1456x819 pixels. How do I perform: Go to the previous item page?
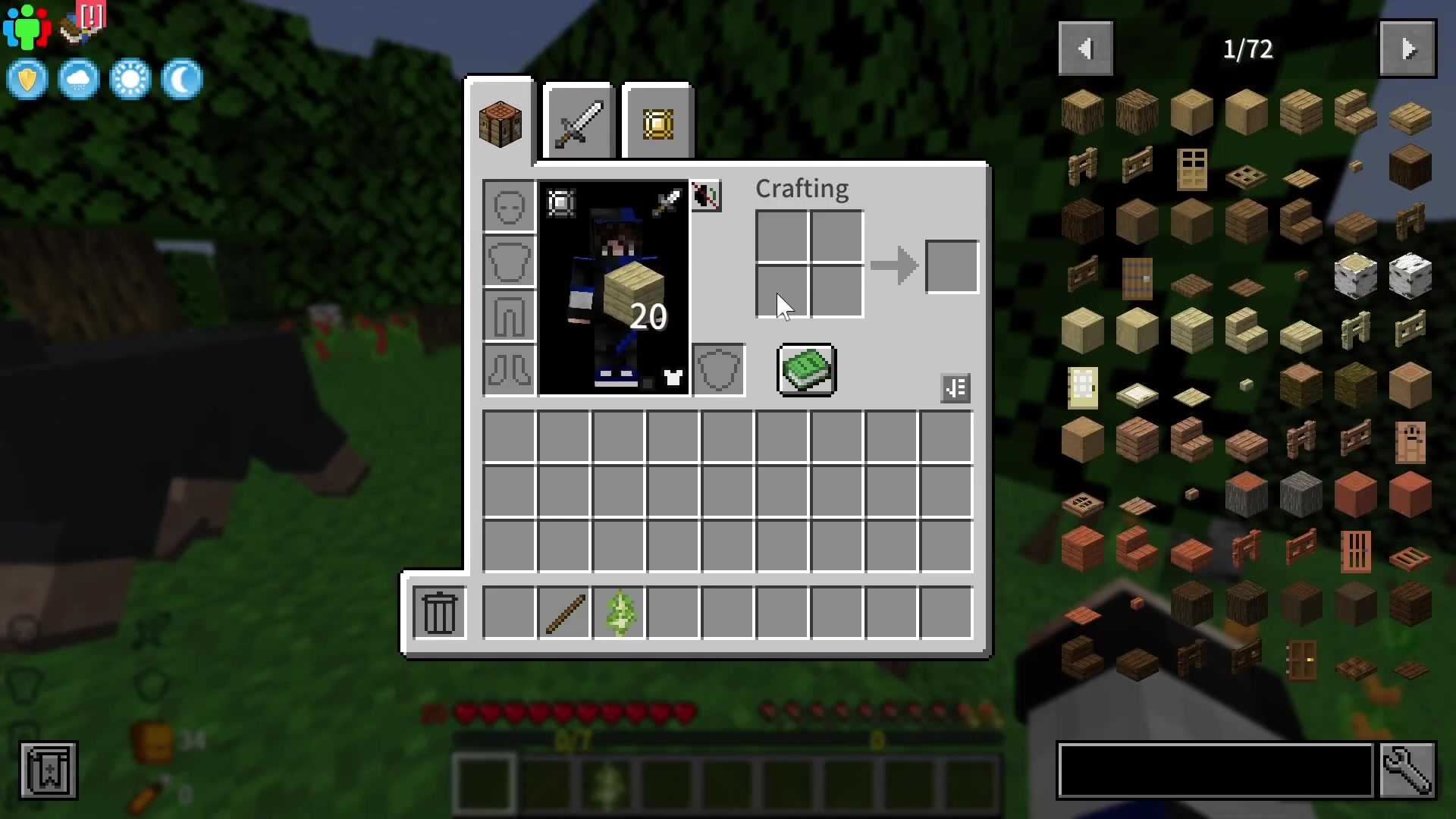(1085, 48)
